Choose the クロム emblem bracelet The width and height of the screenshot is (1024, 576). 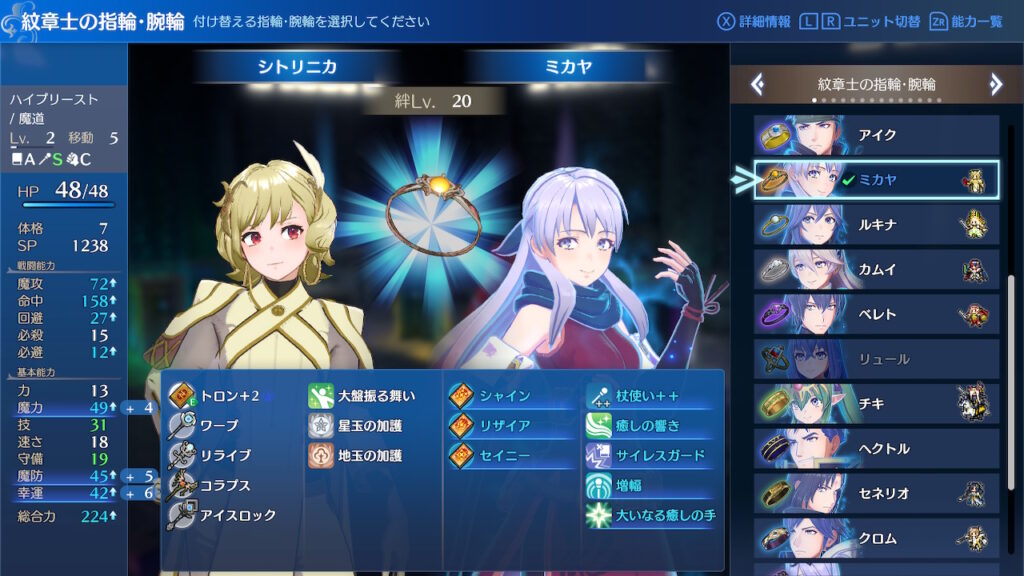pos(876,539)
